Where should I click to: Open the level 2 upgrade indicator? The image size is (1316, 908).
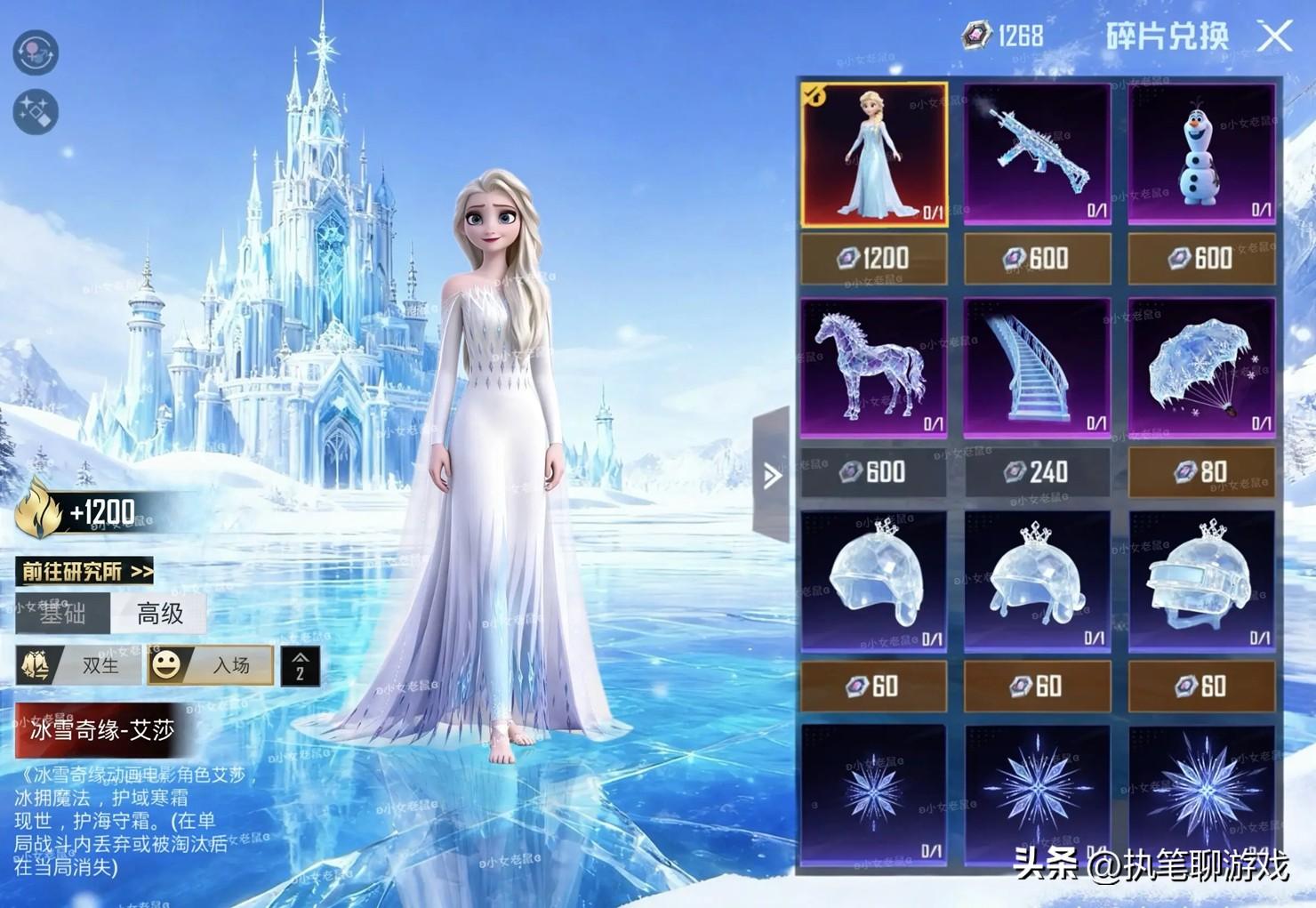300,666
